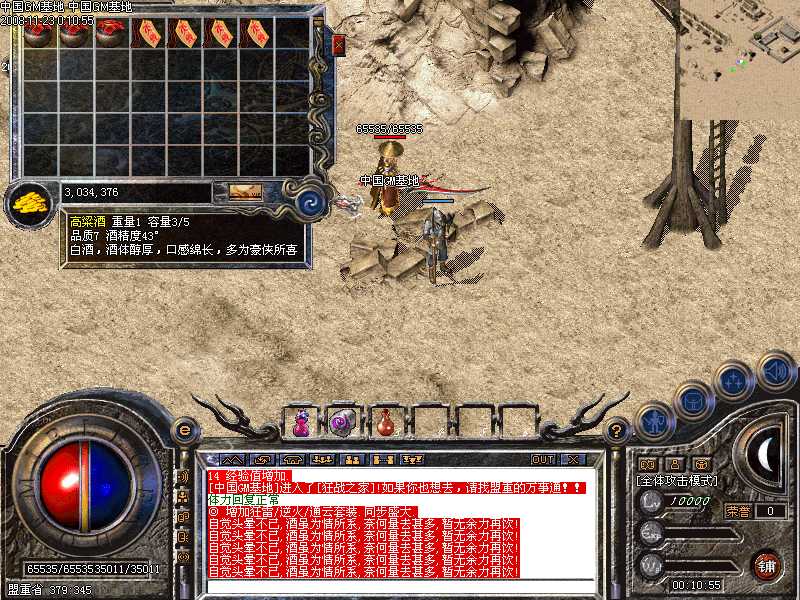Click the small picture button beside the gold amount
Viewport: 800px width, 600px height.
[244, 191]
